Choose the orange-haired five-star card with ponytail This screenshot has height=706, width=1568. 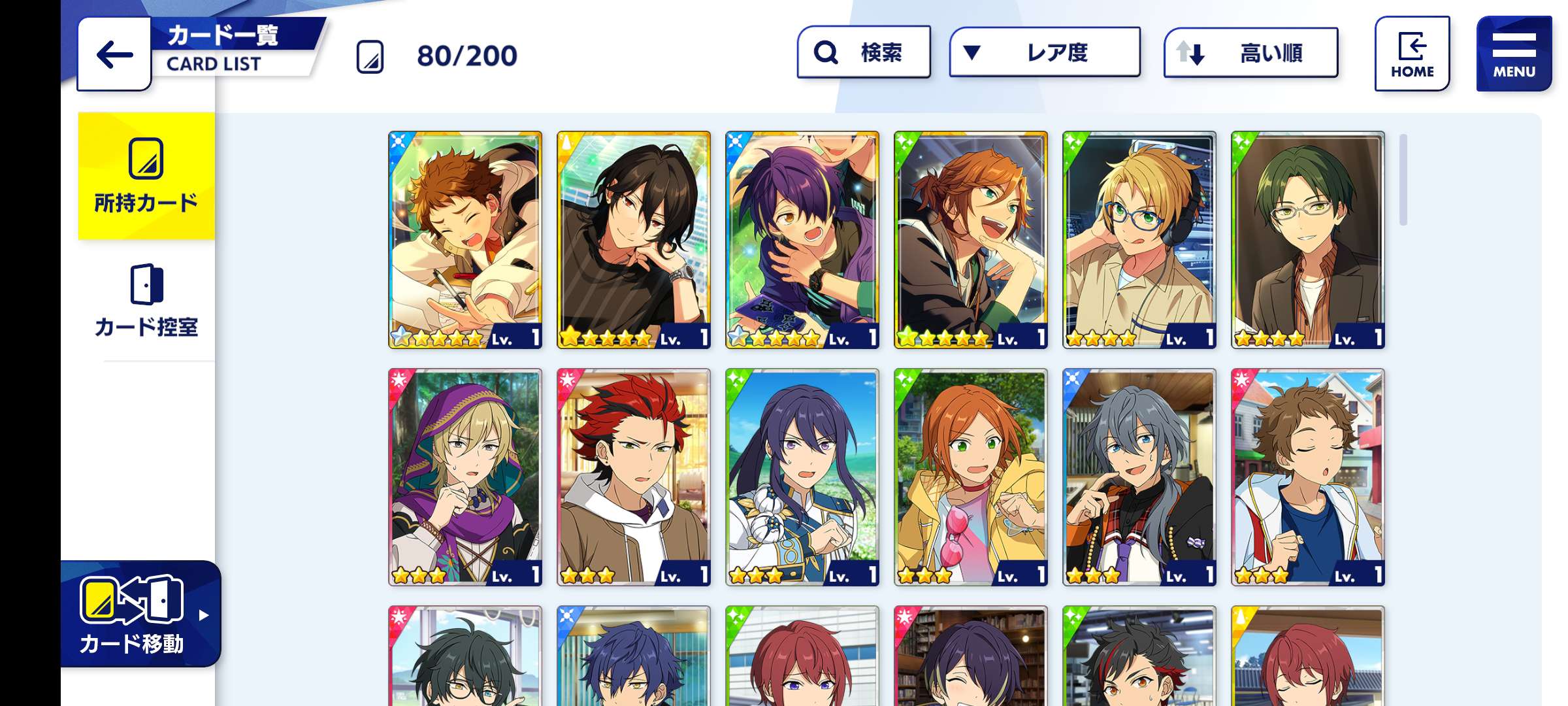pos(970,240)
